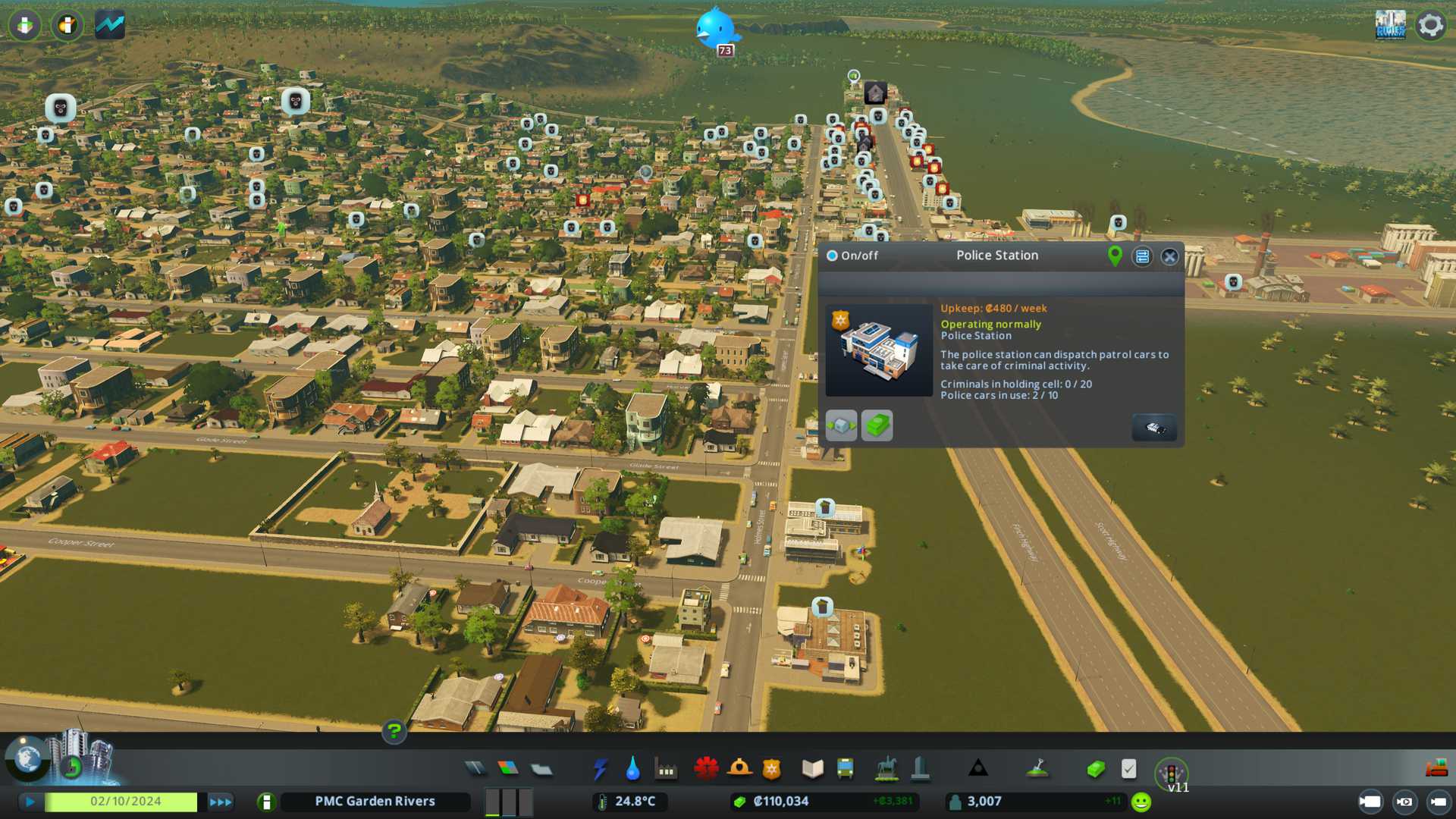Toggle the Police Station On/off switch

pos(832,256)
